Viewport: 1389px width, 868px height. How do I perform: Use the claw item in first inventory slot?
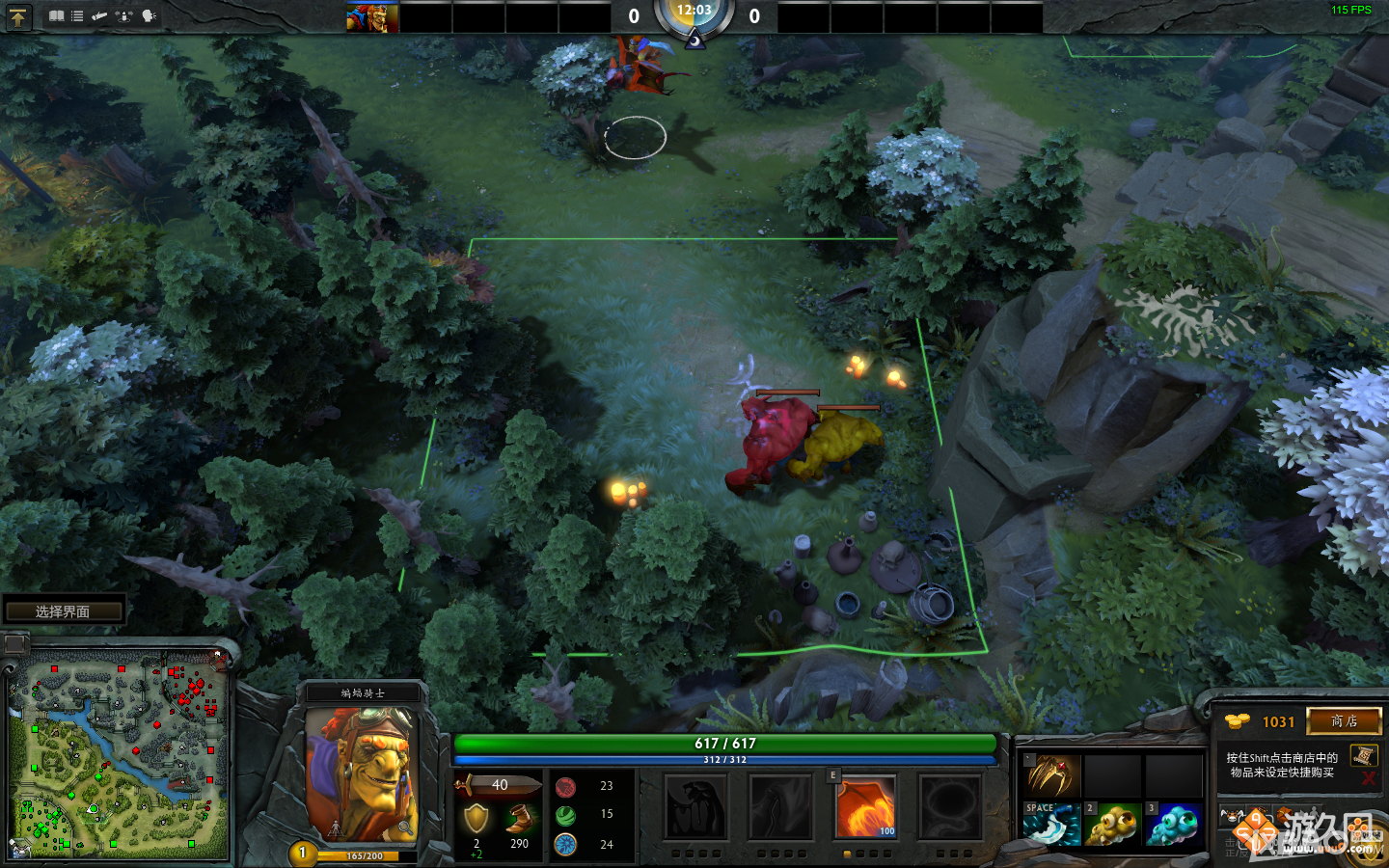[1052, 774]
